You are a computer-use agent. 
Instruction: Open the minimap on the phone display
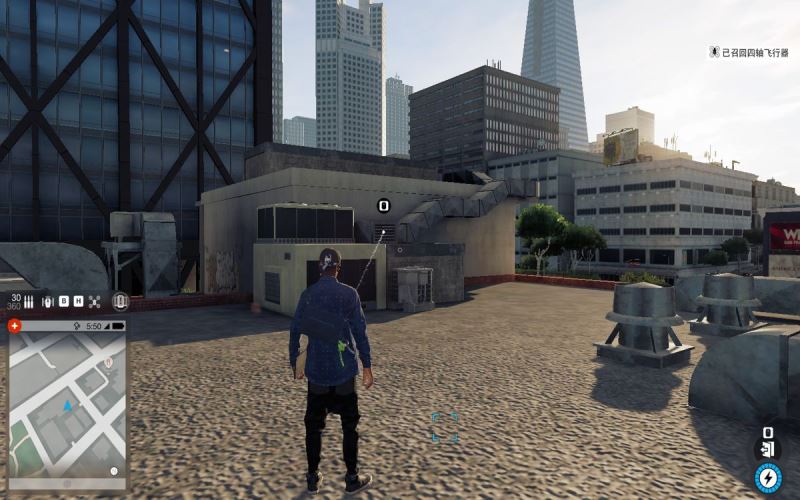(x=67, y=404)
